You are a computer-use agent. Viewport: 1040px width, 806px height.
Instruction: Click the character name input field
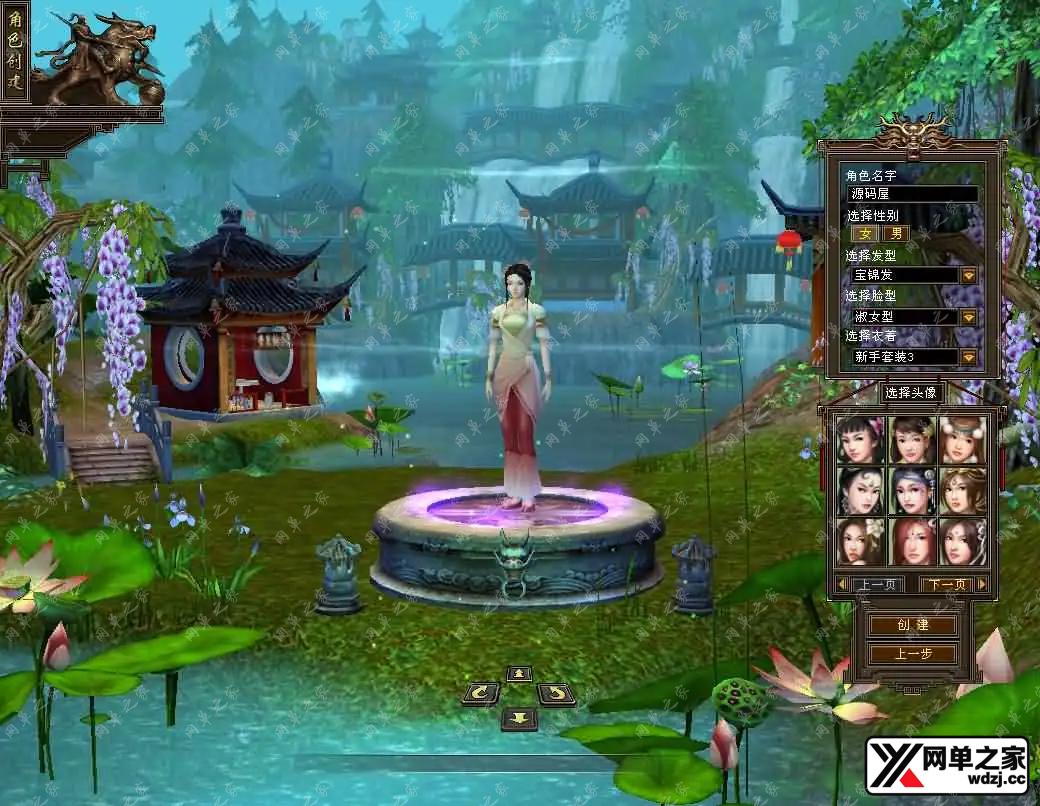pyautogui.click(x=911, y=194)
